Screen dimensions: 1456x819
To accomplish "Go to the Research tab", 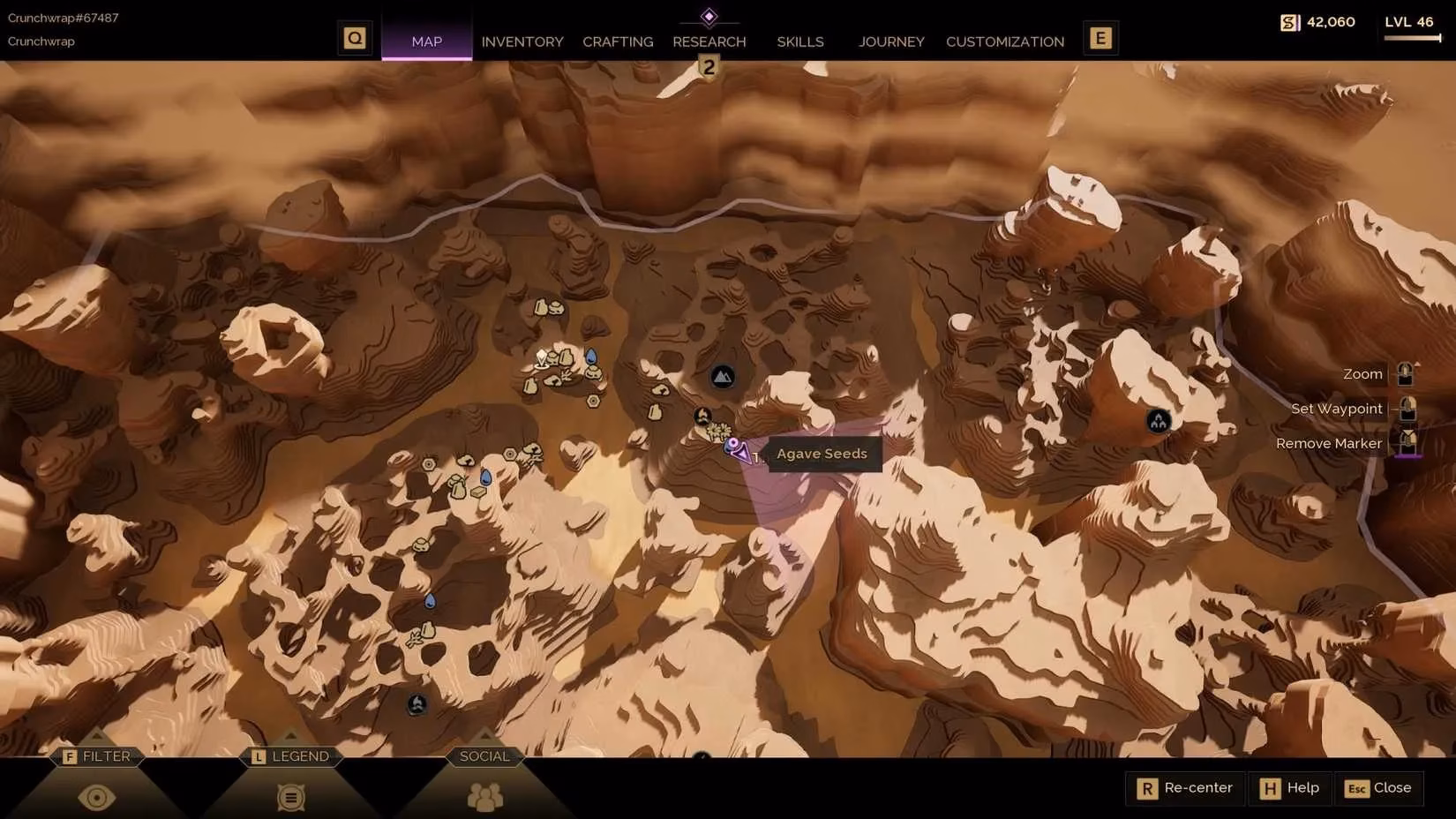I will tap(709, 41).
